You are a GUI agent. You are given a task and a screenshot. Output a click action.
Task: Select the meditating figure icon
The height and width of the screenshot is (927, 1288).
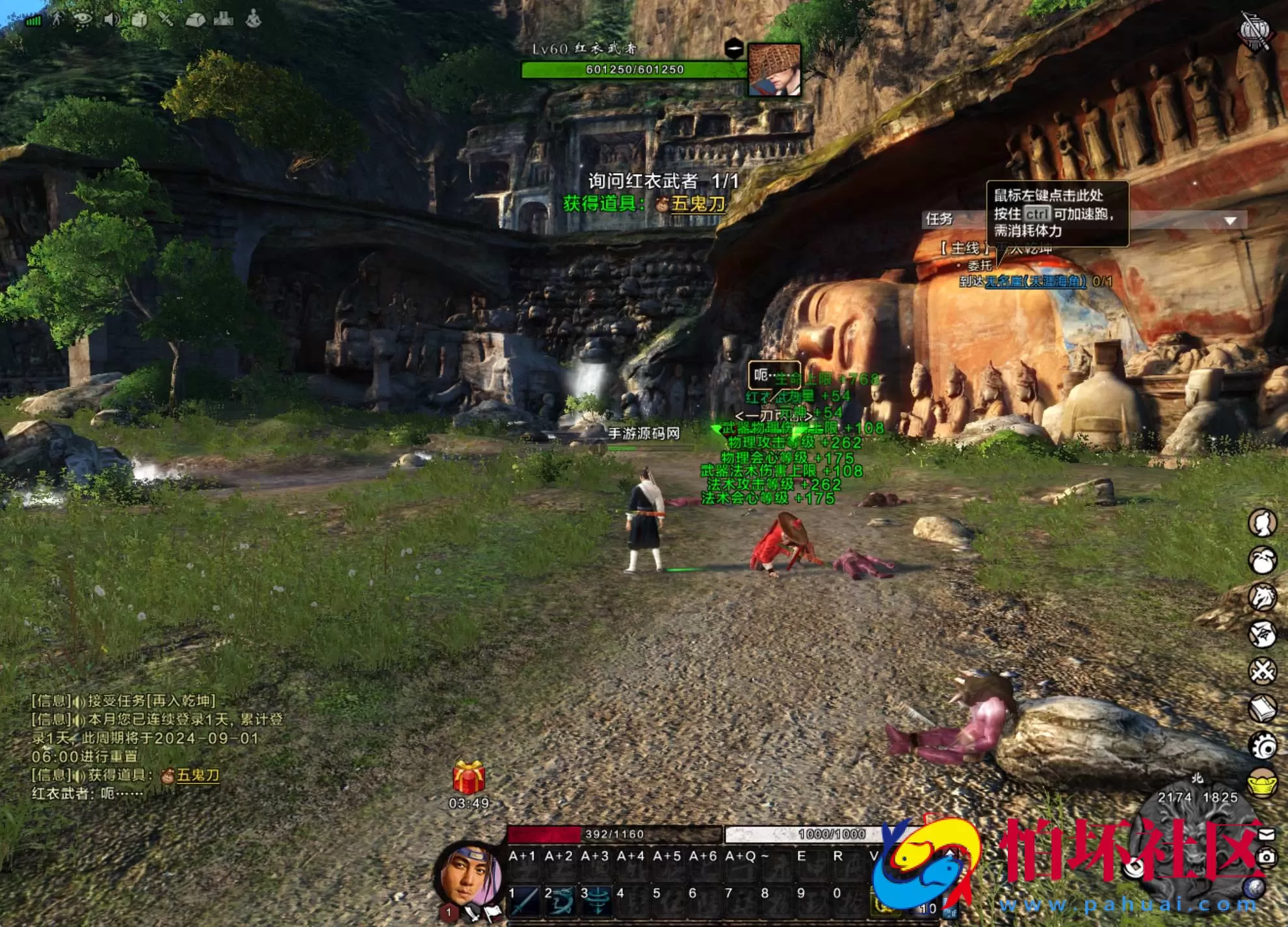(253, 20)
